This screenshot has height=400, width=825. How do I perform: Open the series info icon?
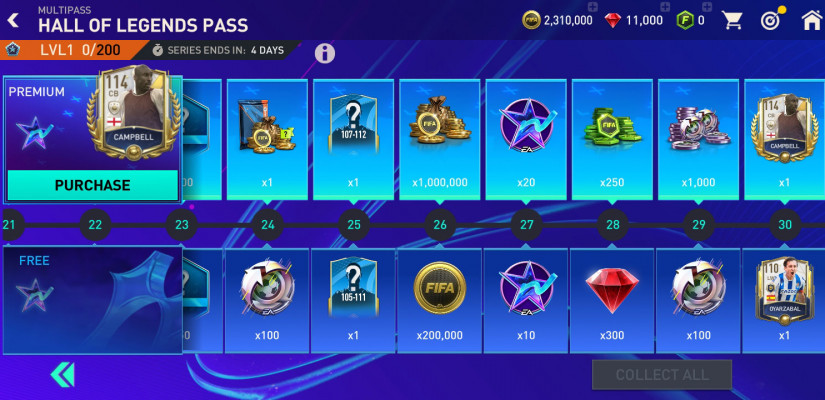click(x=325, y=53)
